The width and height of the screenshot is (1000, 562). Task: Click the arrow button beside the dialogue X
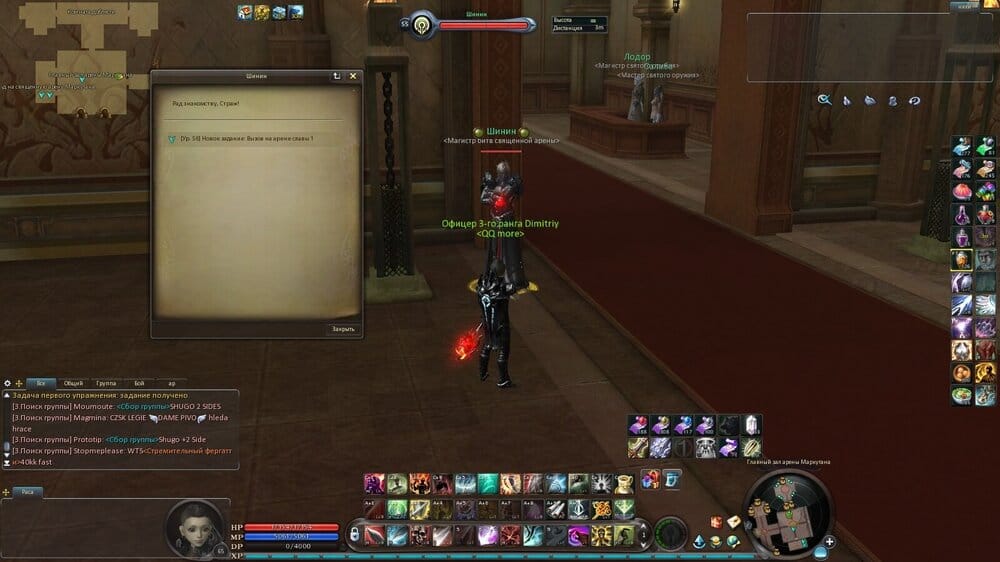[337, 76]
